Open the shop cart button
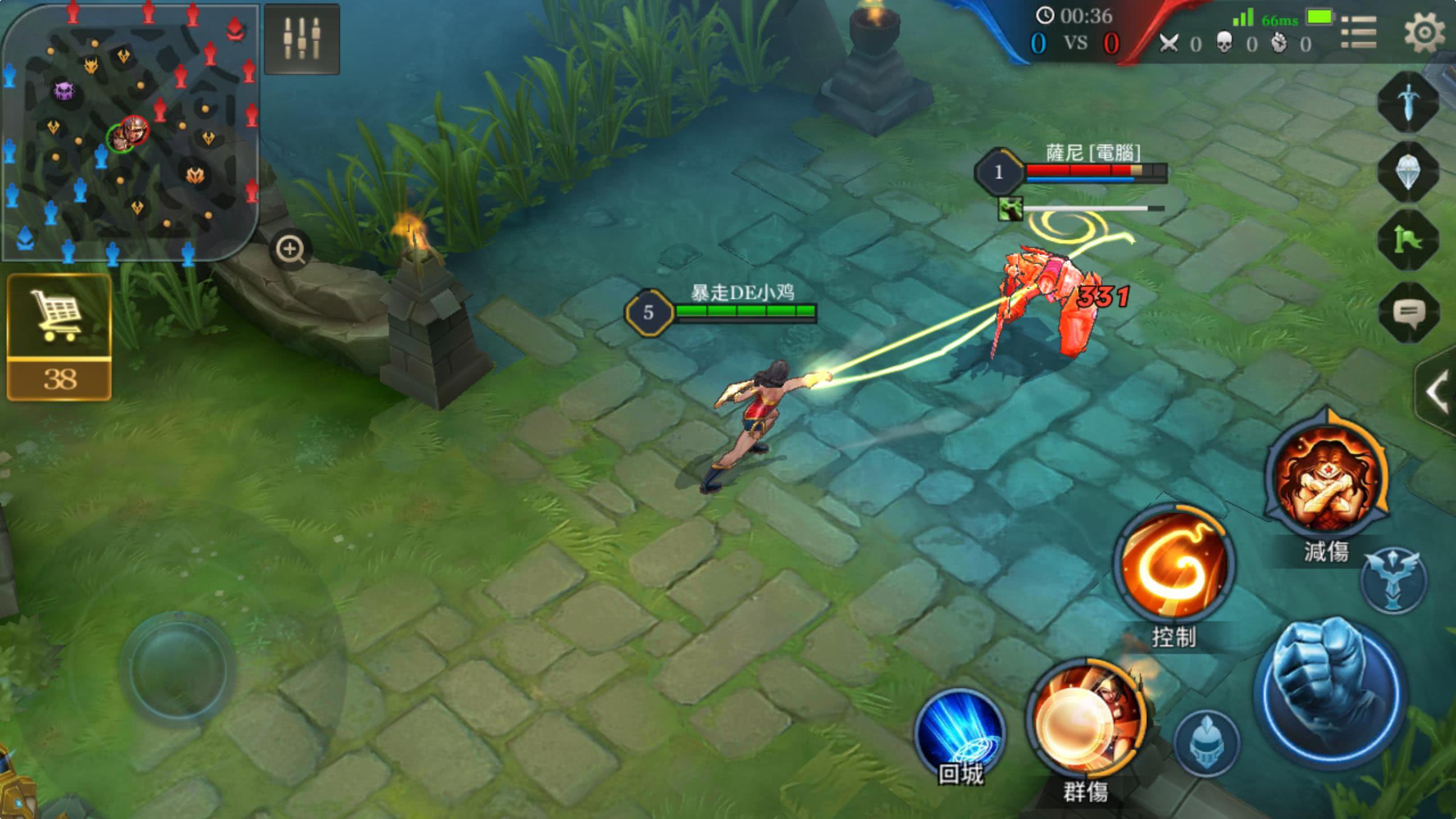 tap(59, 337)
